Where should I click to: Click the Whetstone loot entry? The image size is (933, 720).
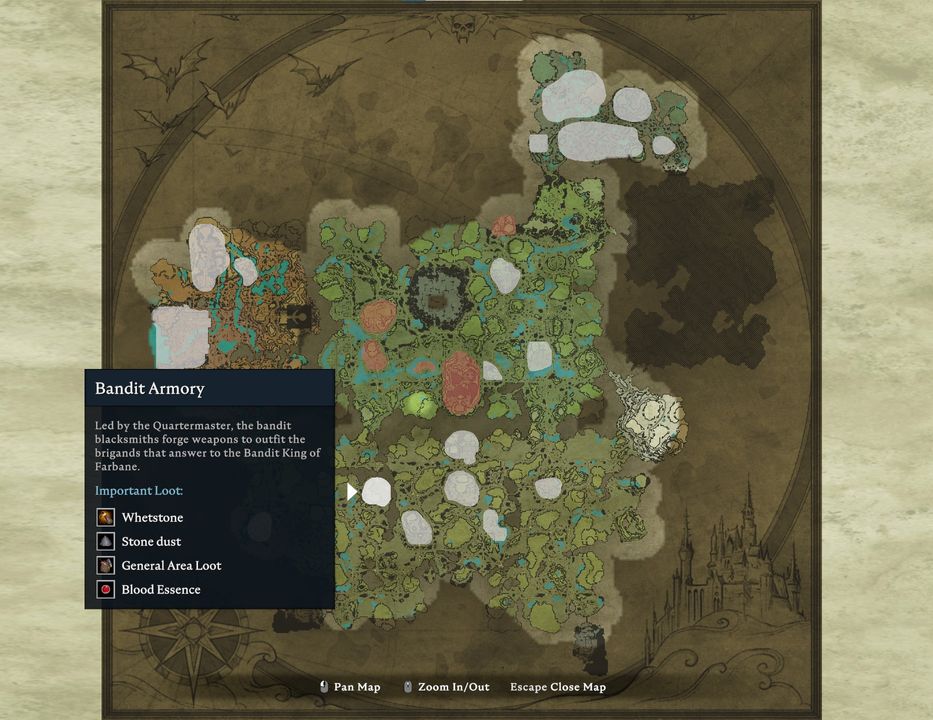coord(151,518)
